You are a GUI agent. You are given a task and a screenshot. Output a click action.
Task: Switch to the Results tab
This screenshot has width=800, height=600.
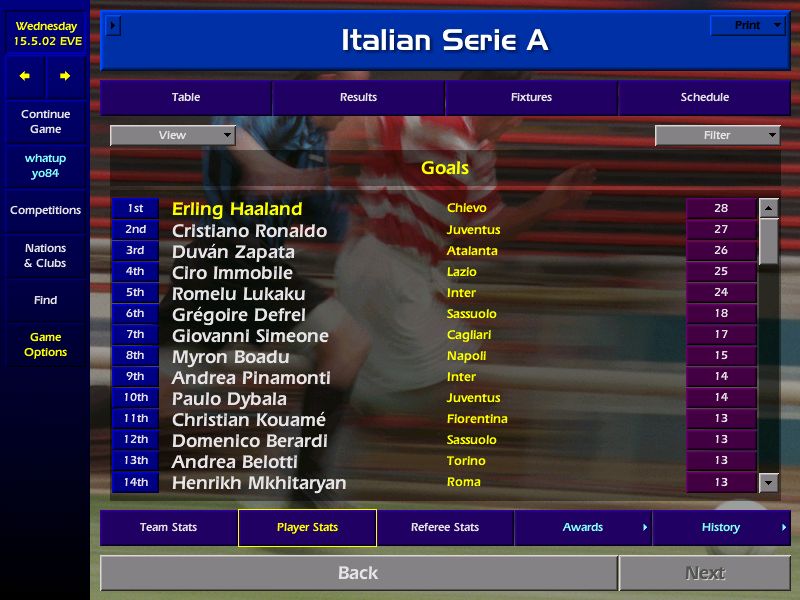coord(358,98)
